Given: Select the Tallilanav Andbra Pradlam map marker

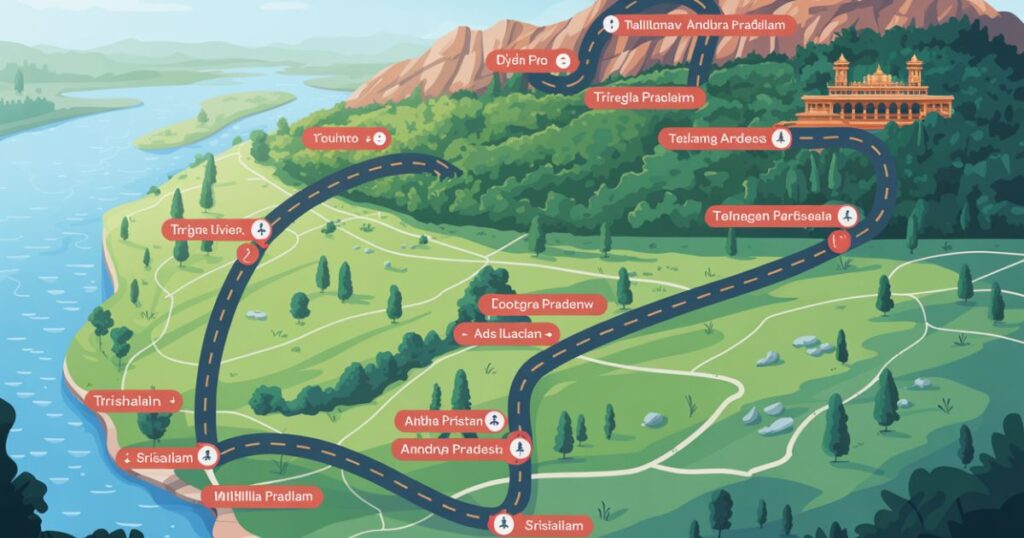Looking at the screenshot, I should coord(699,25).
